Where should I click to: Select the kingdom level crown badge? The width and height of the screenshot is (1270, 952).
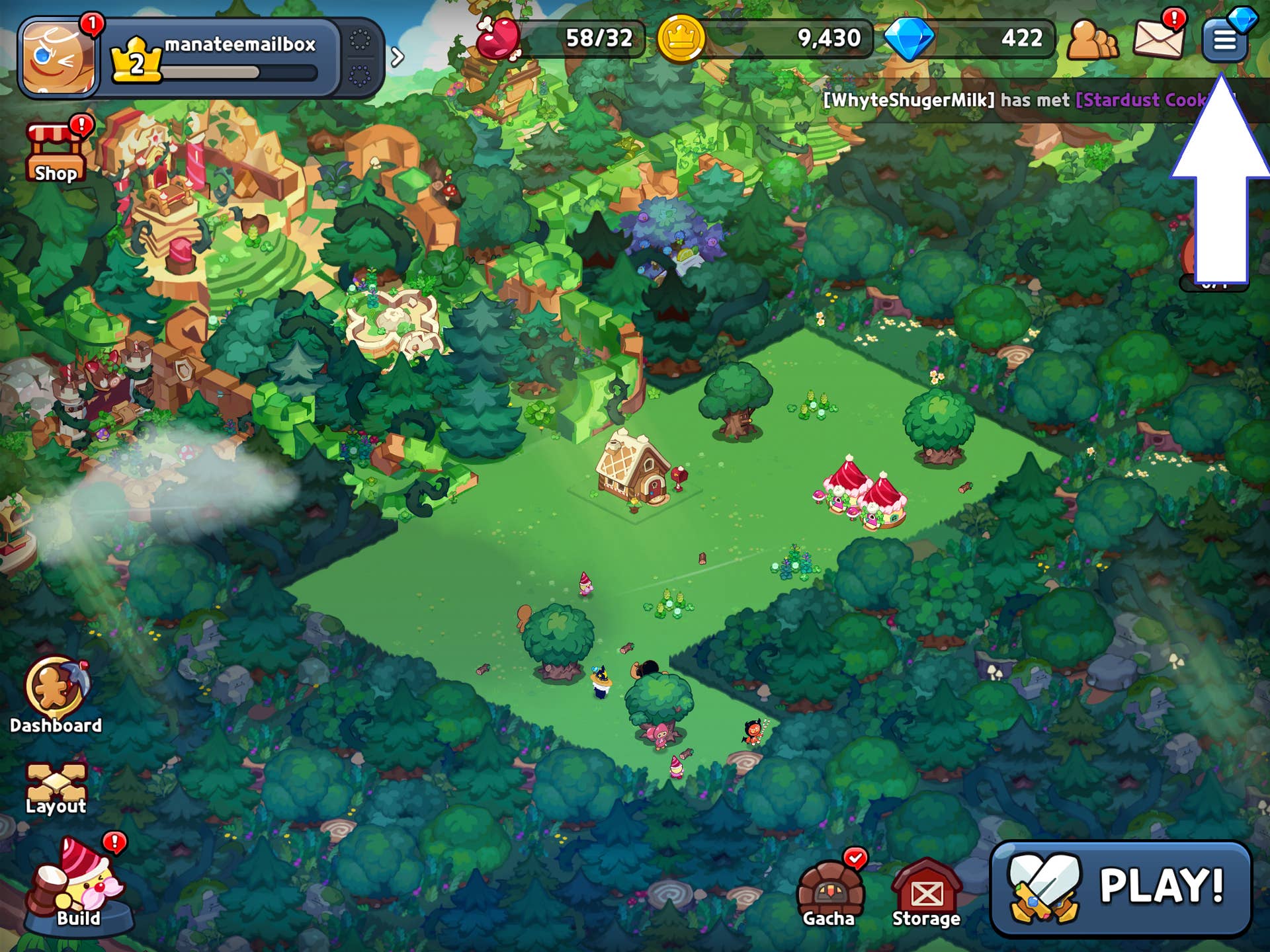(x=136, y=61)
